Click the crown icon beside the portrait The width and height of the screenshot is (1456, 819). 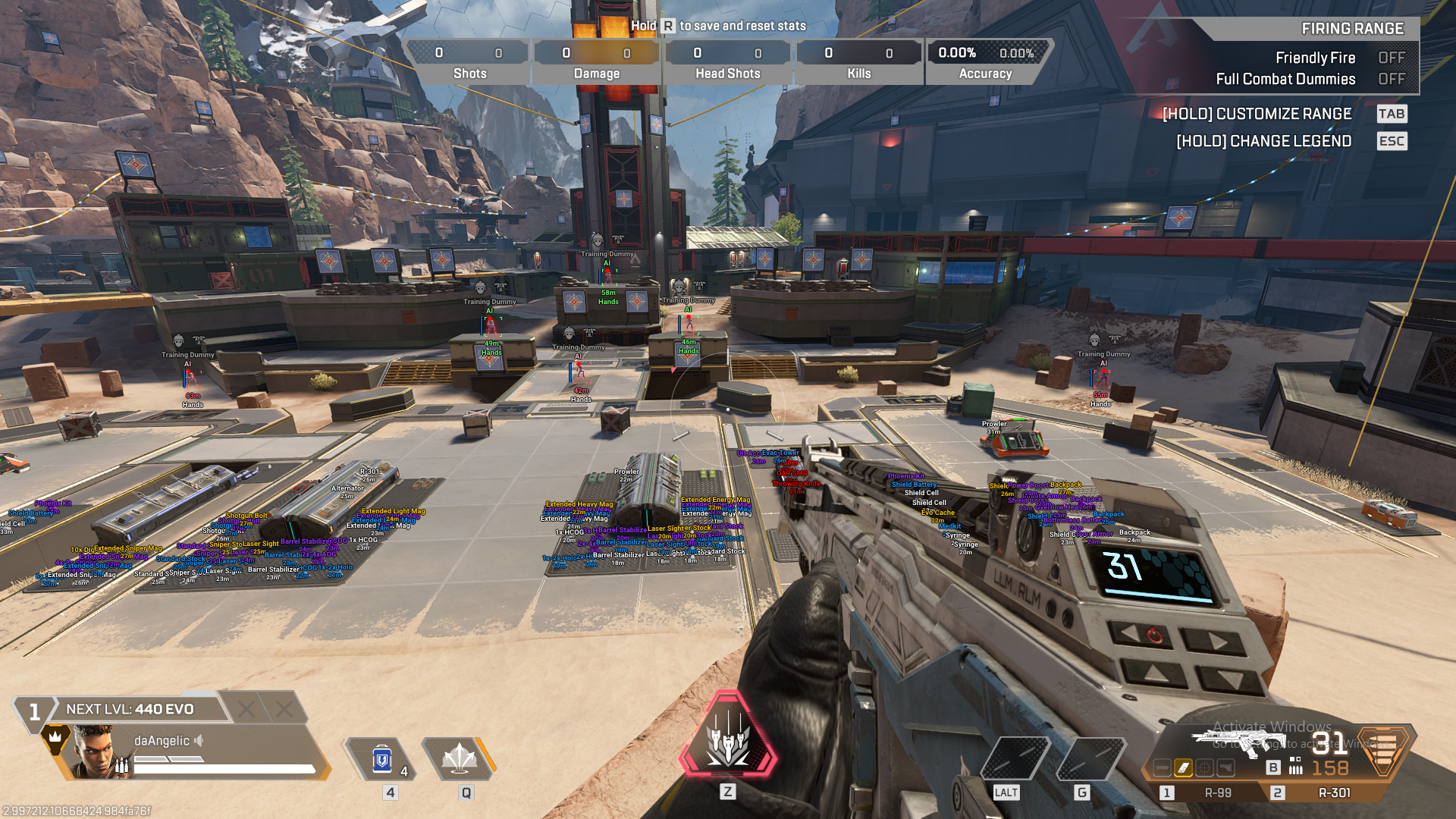[x=55, y=736]
